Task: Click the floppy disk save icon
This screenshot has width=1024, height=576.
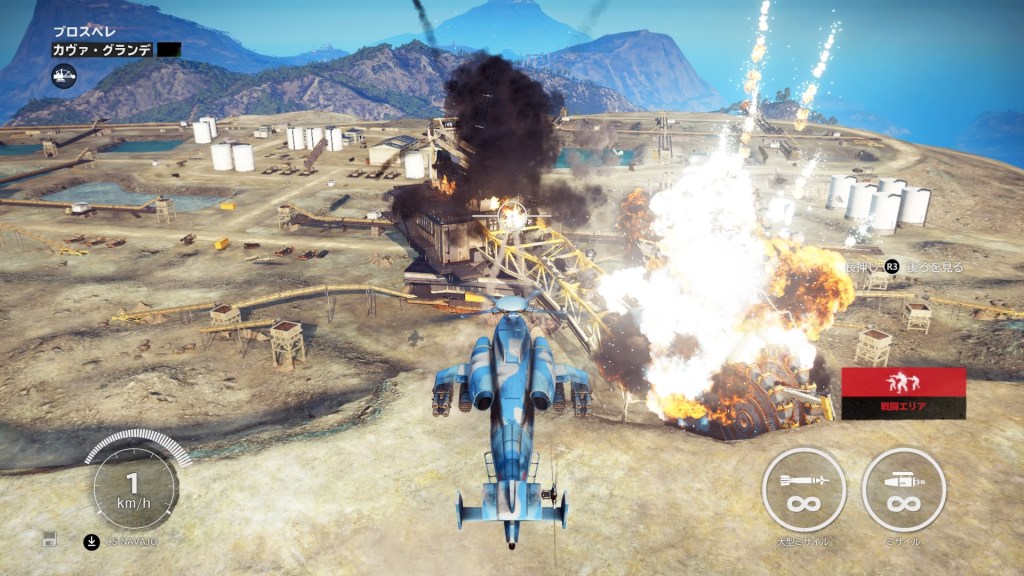Action: click(x=49, y=539)
